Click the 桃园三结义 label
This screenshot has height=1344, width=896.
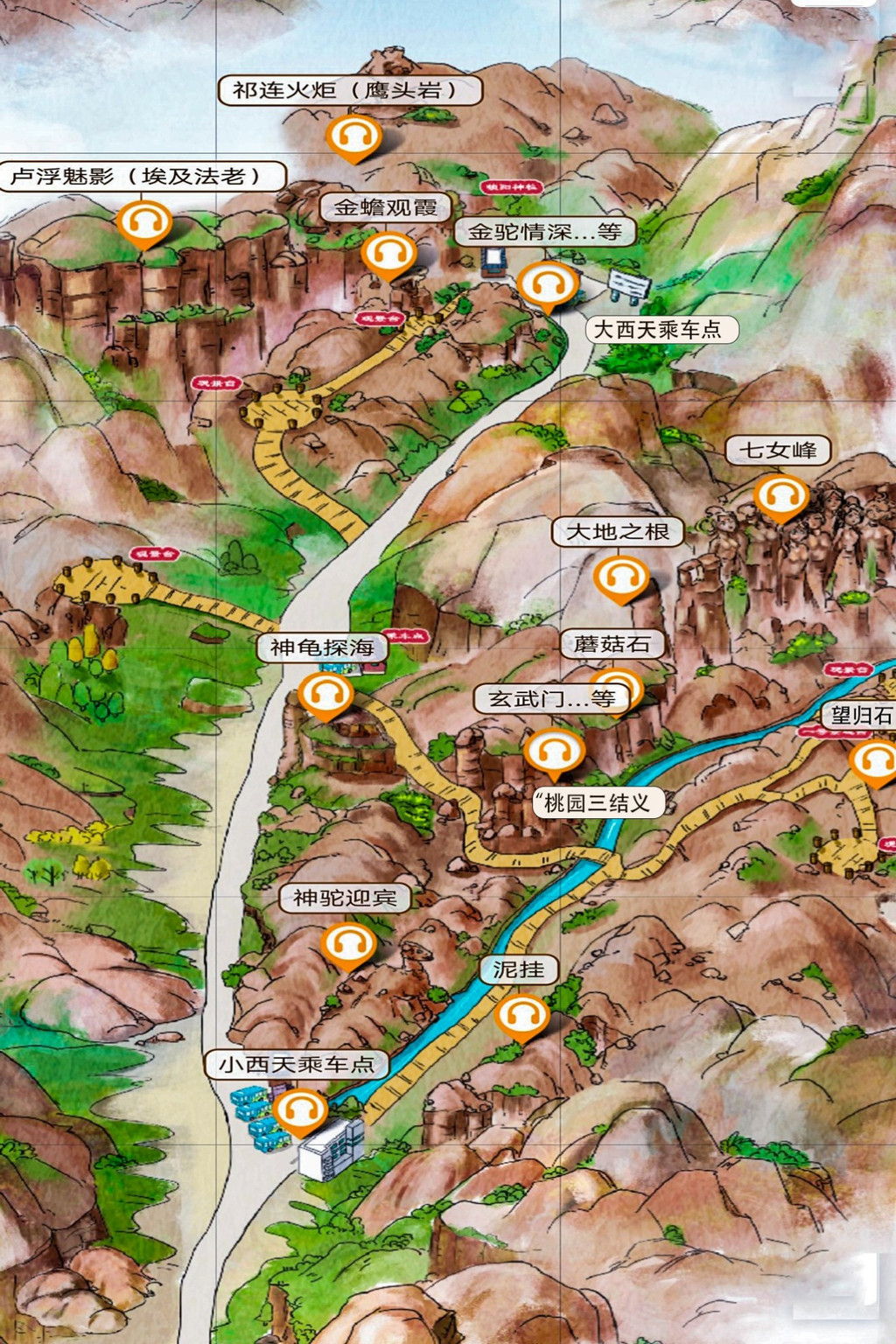click(x=598, y=803)
